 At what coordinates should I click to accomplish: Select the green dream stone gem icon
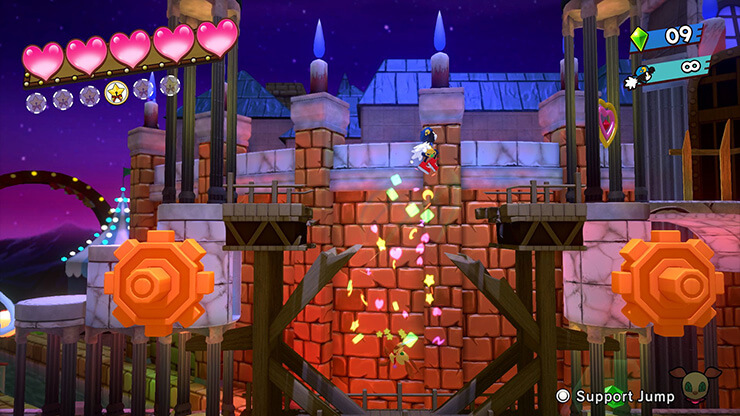(x=641, y=38)
